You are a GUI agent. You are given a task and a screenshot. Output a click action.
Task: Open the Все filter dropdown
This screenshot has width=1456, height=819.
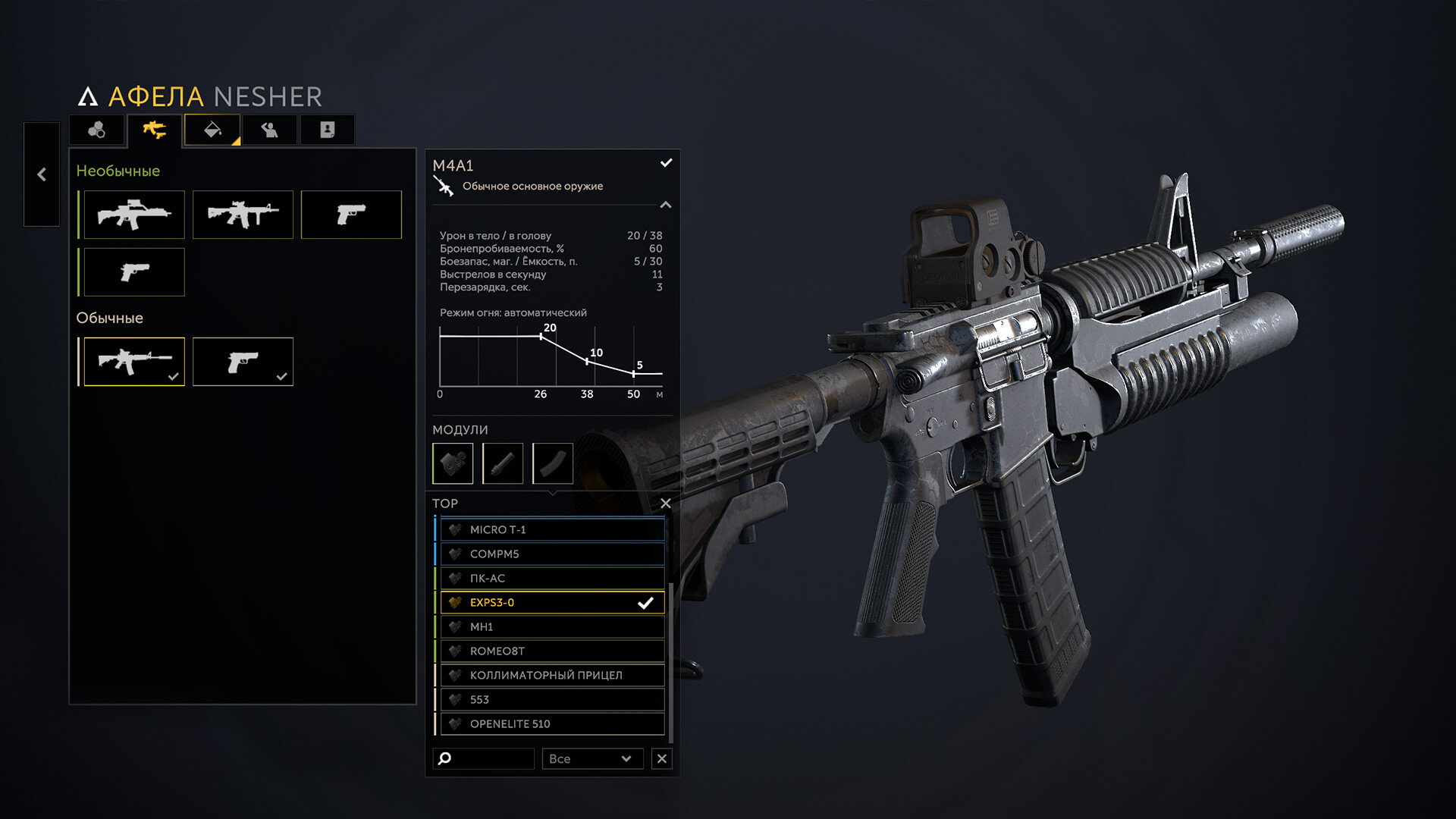pyautogui.click(x=591, y=759)
